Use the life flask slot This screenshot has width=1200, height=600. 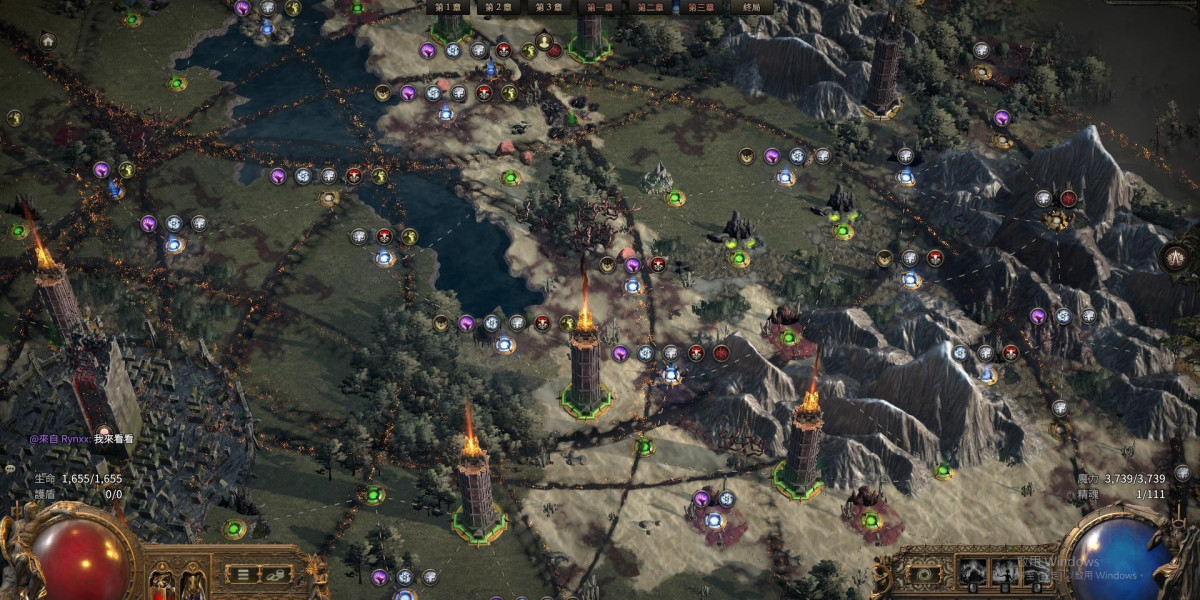(x=161, y=582)
